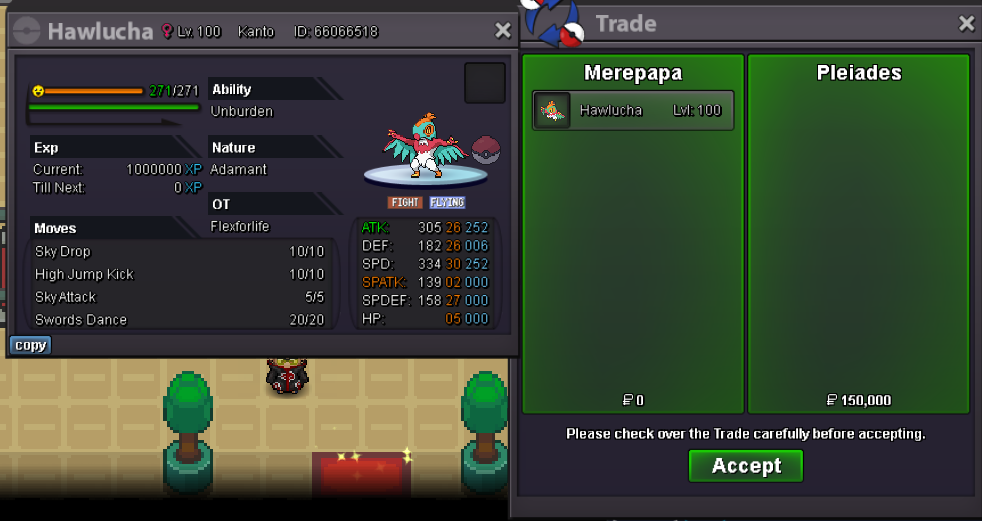This screenshot has width=982, height=521.
Task: Accept the trade offer
Action: [746, 466]
